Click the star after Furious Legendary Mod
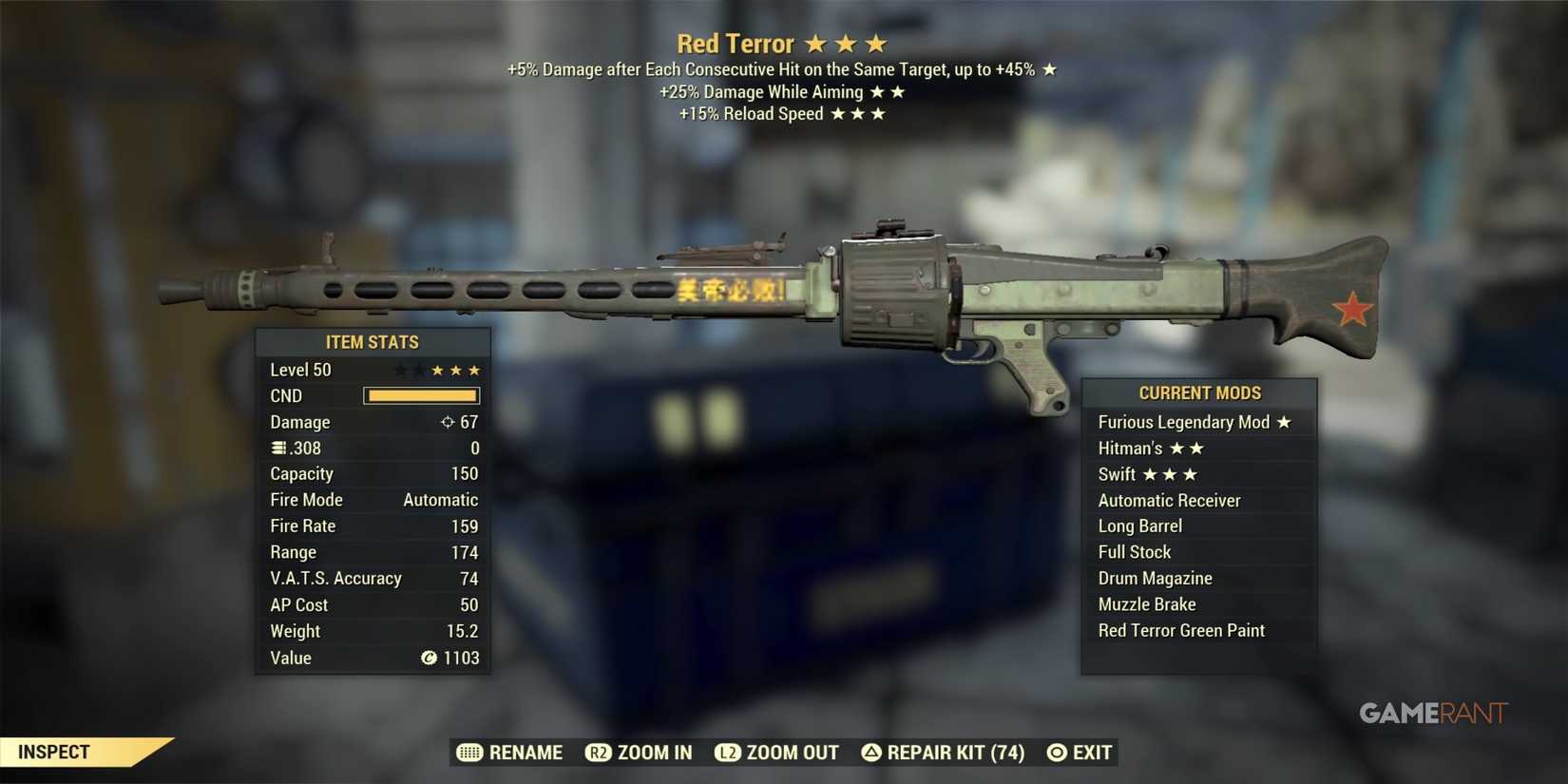Screen dimensions: 1568x784 pyautogui.click(x=1285, y=421)
